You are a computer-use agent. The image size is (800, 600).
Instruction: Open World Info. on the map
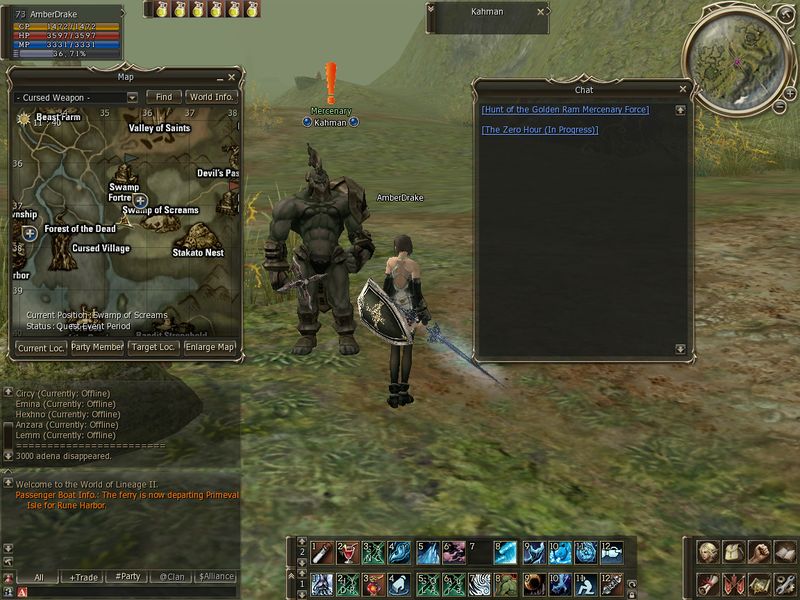(211, 97)
